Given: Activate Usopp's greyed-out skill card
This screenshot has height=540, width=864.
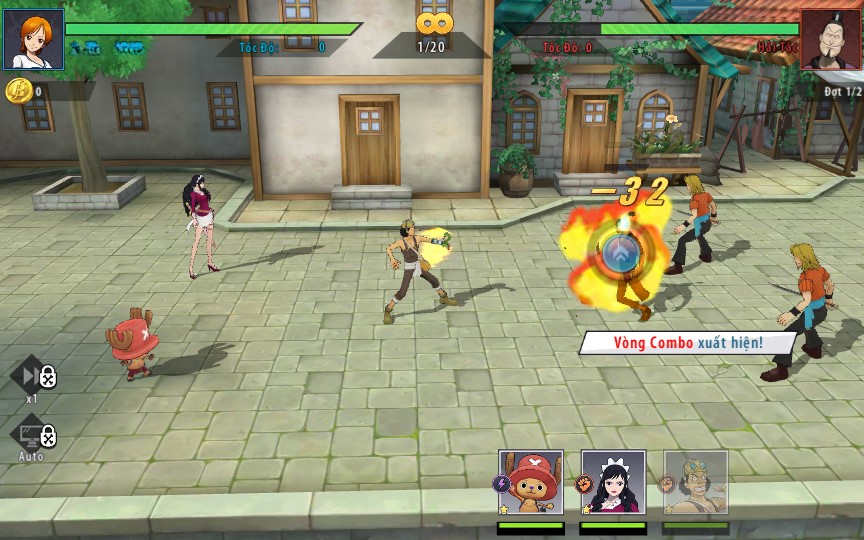Looking at the screenshot, I should (695, 484).
